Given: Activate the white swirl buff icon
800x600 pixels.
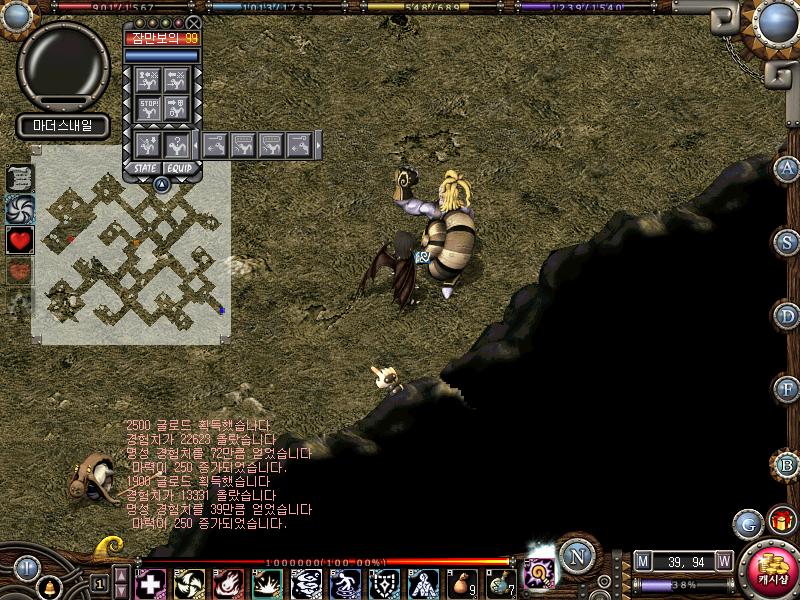Looking at the screenshot, I should pyautogui.click(x=20, y=208).
